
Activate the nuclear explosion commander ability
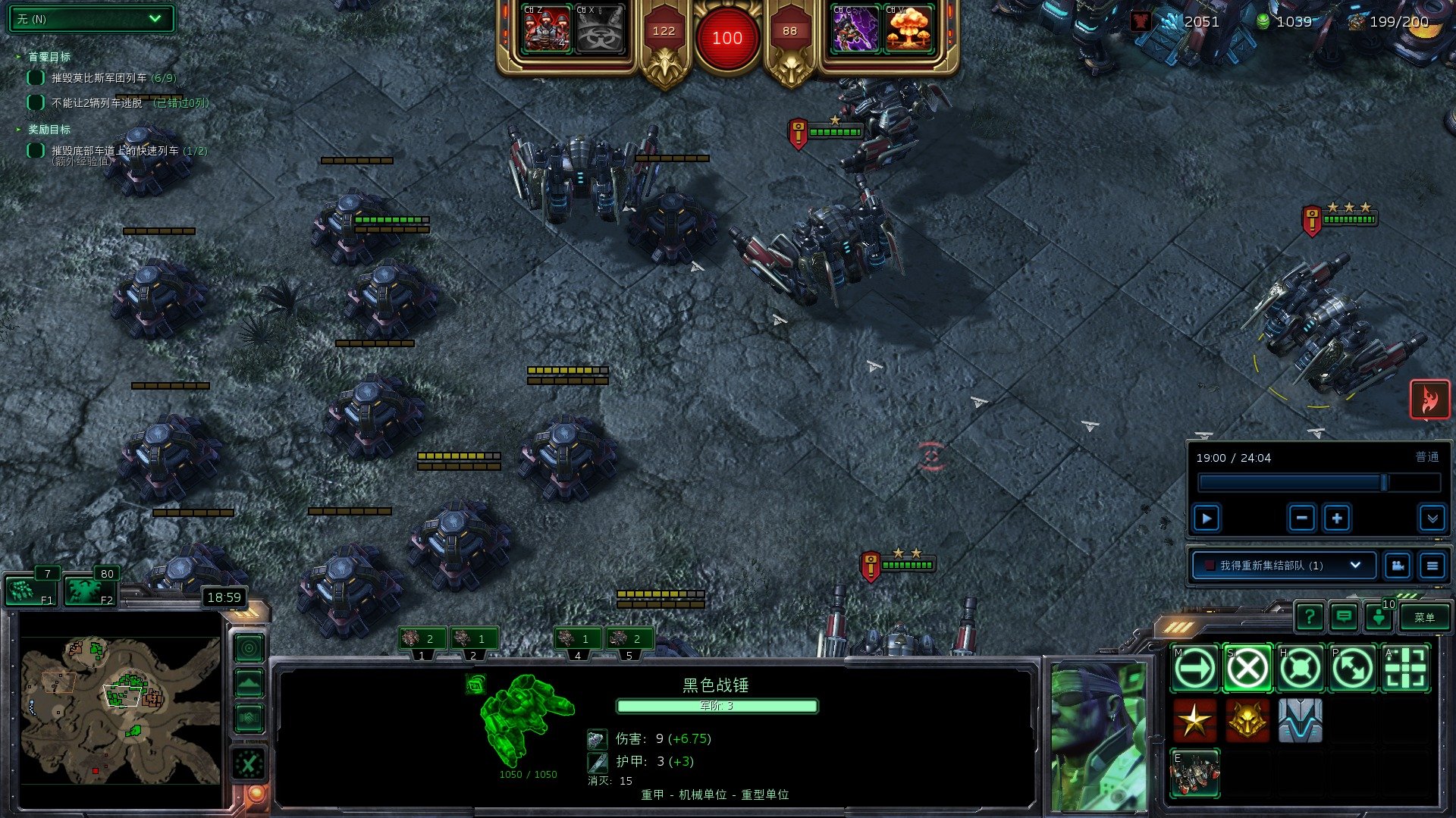pos(908,32)
